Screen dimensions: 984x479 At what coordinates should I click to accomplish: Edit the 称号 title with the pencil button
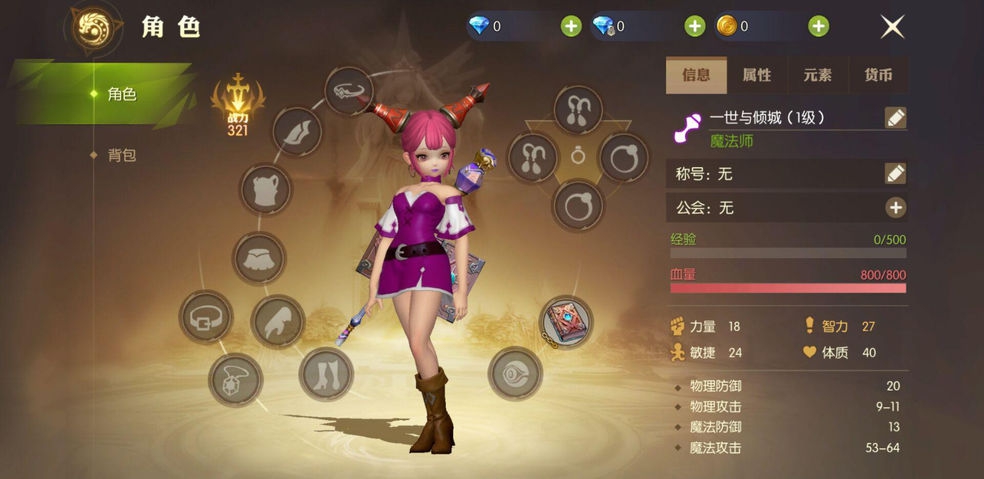[895, 173]
